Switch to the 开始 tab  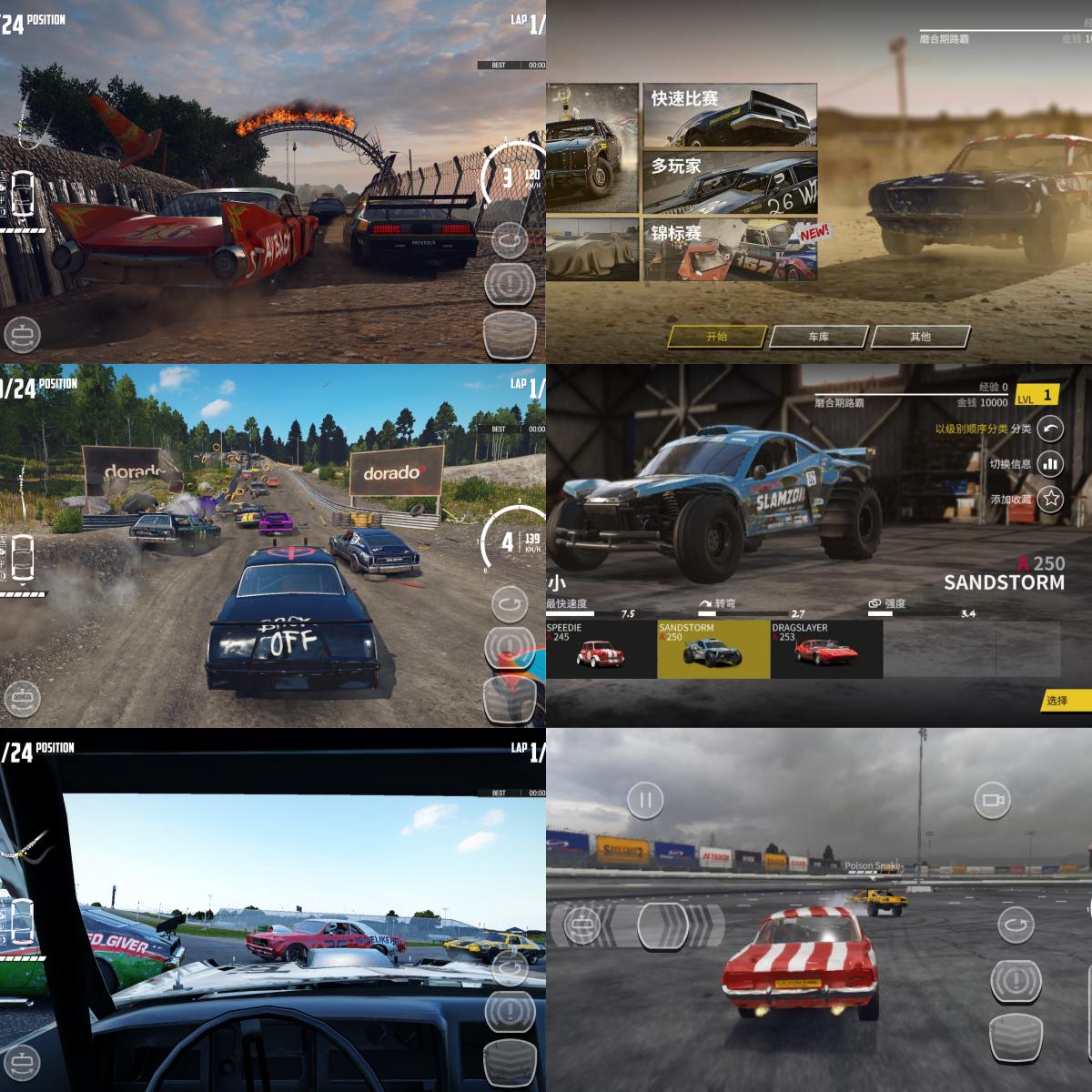point(716,337)
